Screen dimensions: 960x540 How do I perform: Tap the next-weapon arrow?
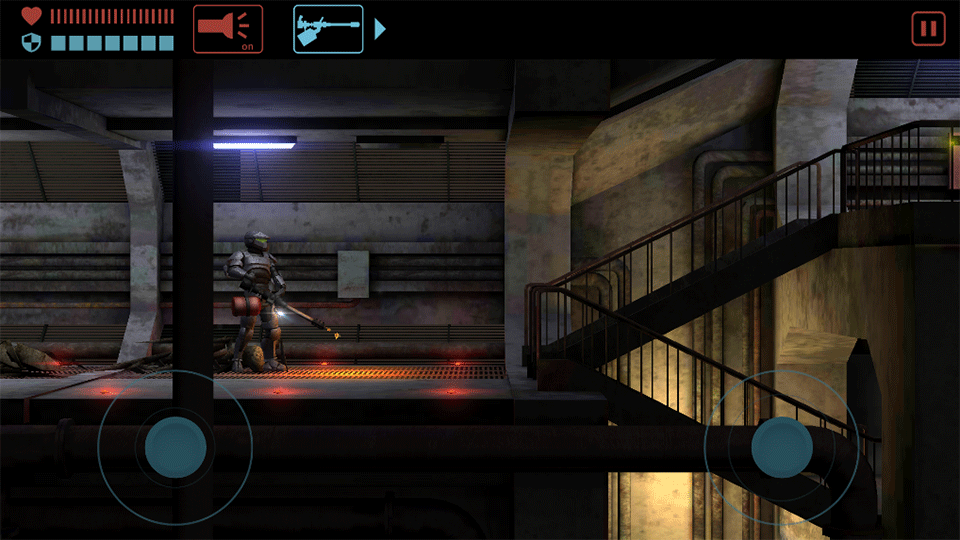click(380, 29)
